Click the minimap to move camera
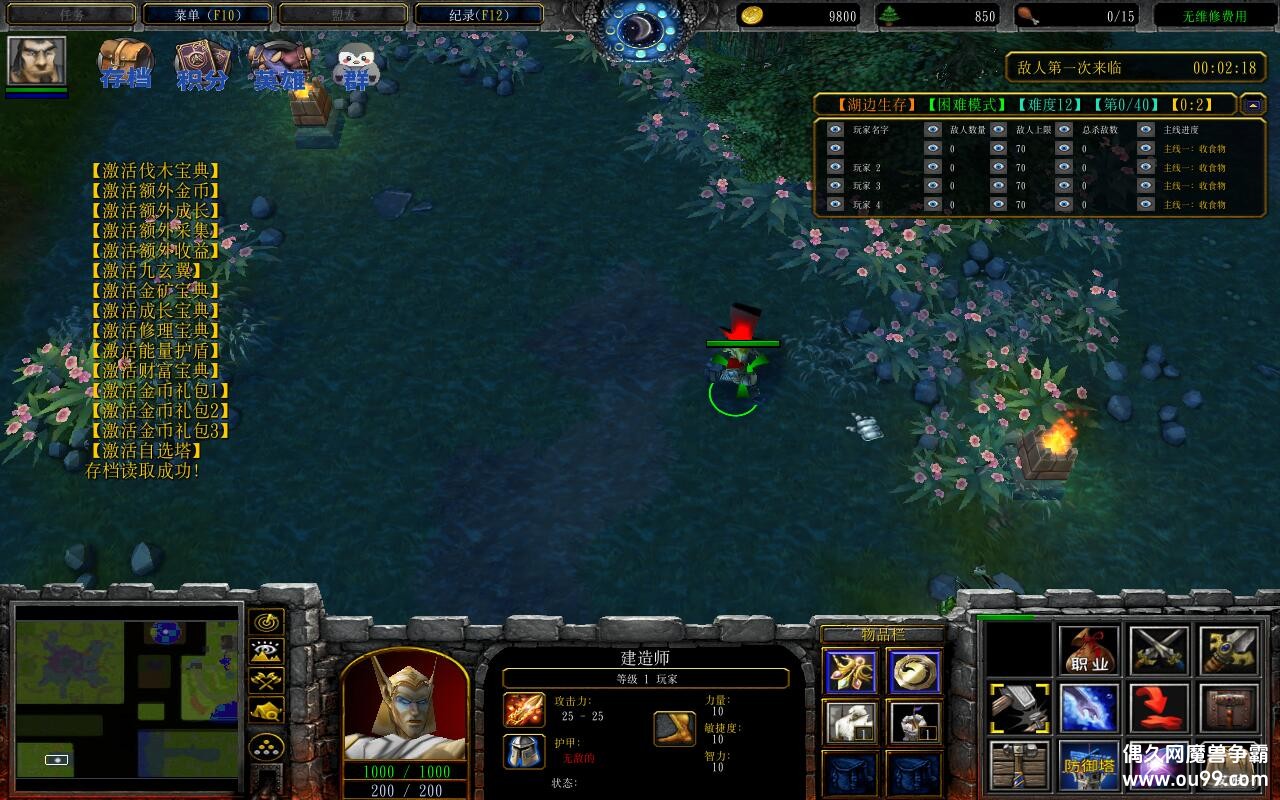The image size is (1280, 800). point(127,691)
